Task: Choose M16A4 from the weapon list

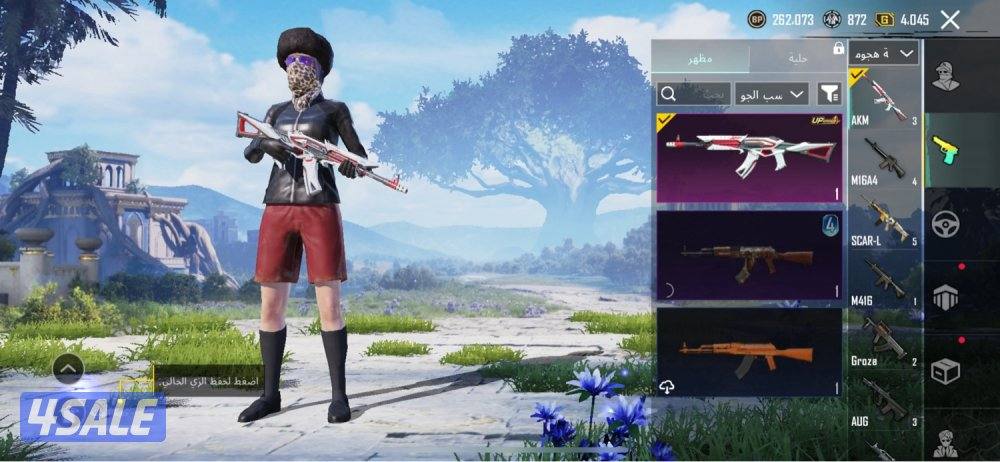Action: pyautogui.click(x=885, y=160)
